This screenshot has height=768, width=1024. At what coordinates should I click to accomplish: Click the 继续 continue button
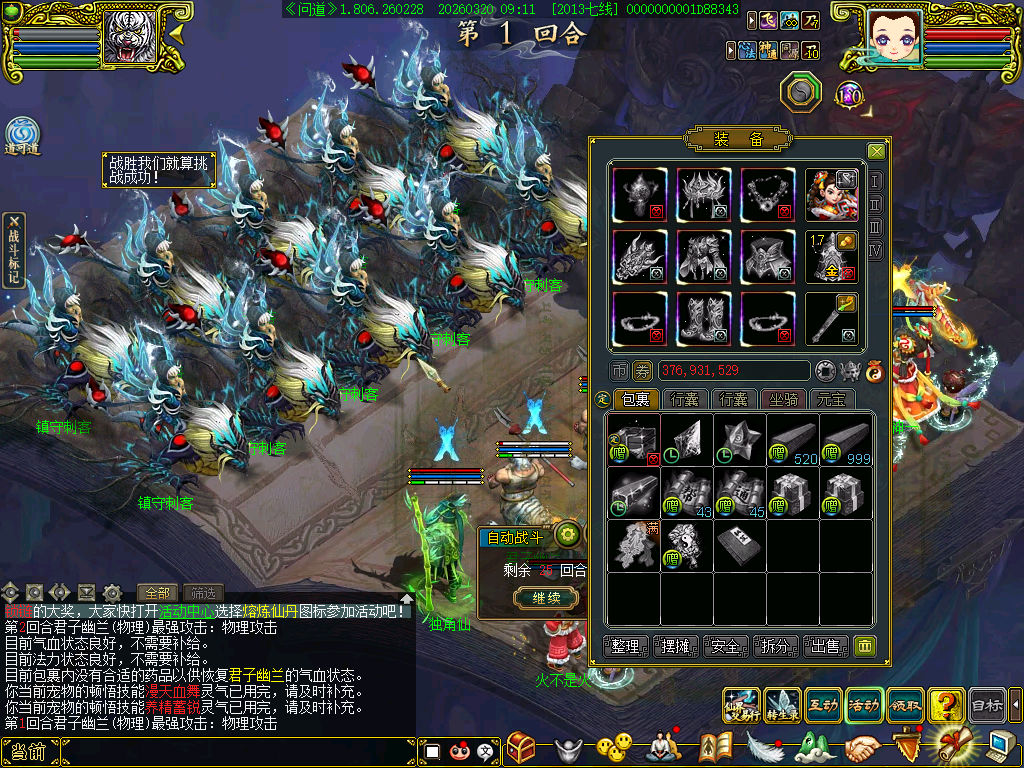tap(546, 598)
